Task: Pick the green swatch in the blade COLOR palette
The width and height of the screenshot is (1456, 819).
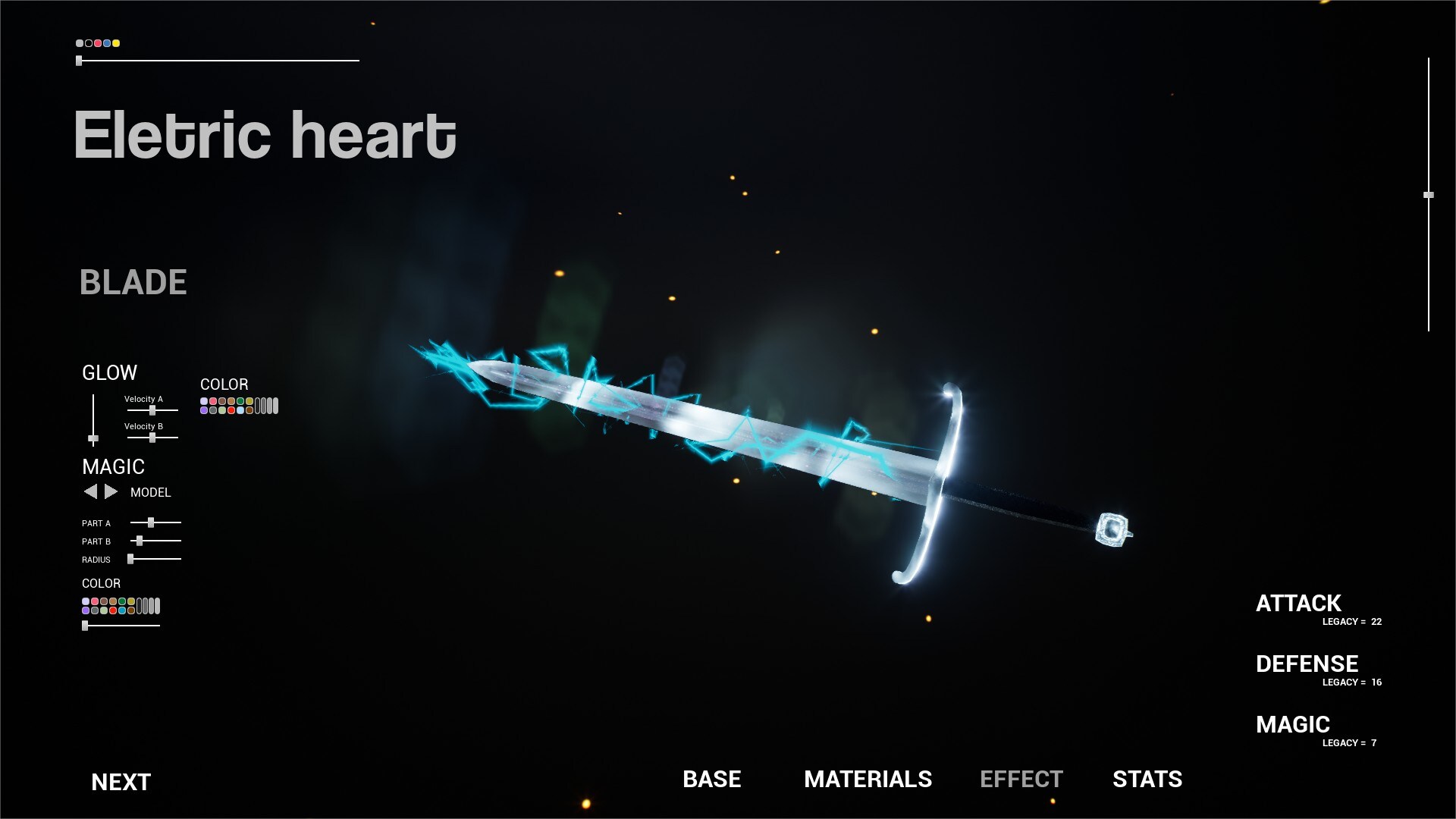Action: (x=240, y=401)
